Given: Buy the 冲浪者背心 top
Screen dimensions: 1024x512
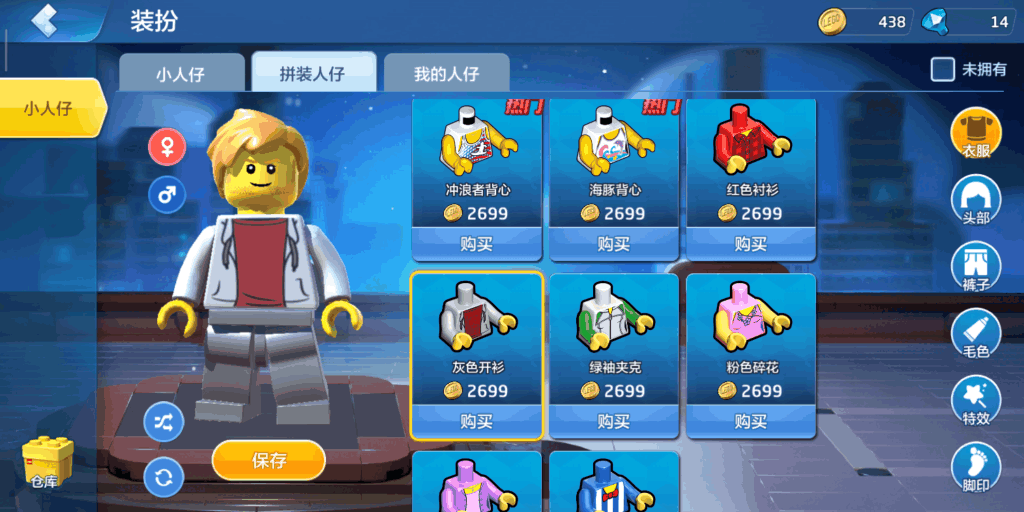Looking at the screenshot, I should tap(477, 243).
